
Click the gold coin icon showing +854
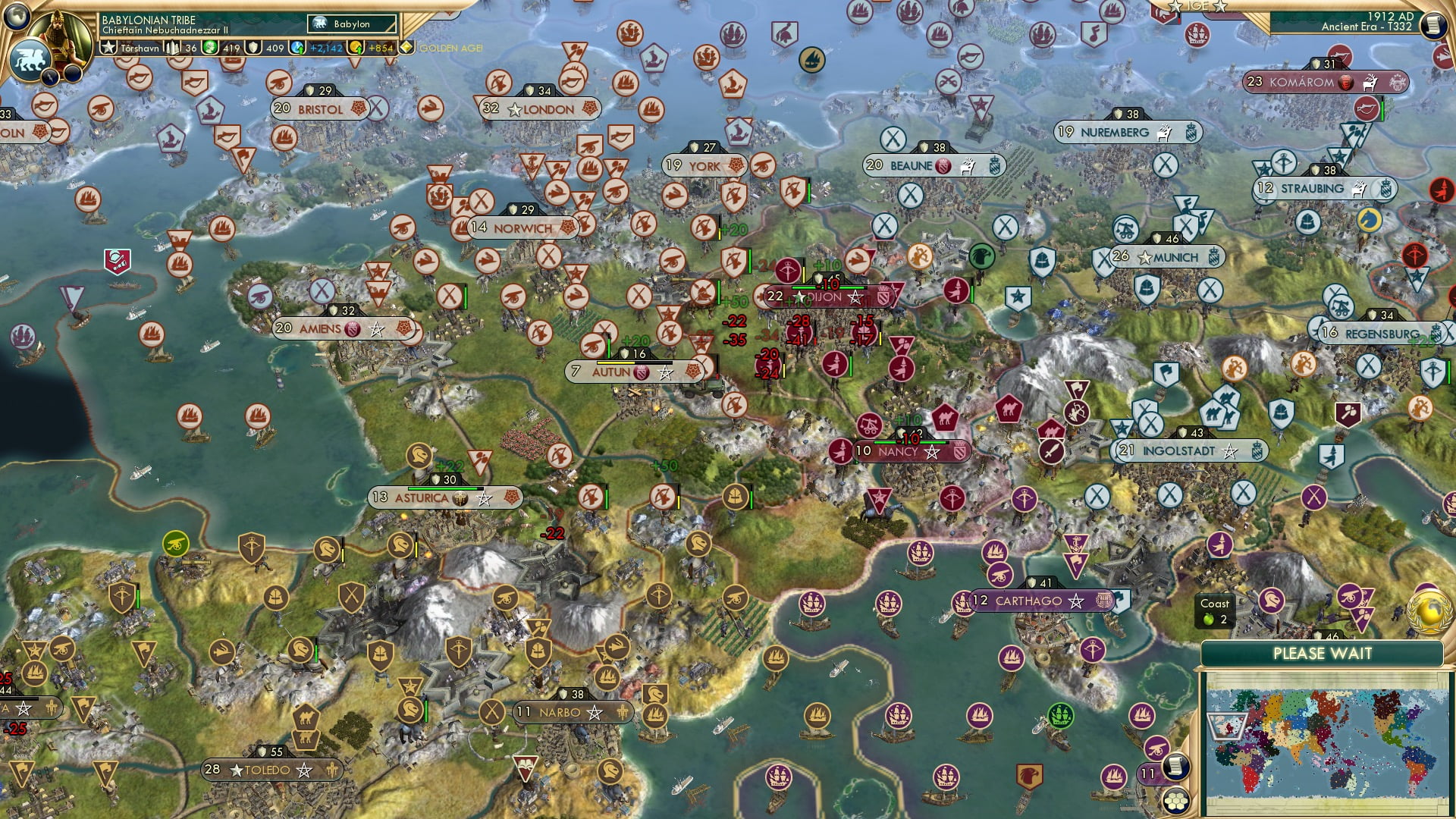point(356,49)
